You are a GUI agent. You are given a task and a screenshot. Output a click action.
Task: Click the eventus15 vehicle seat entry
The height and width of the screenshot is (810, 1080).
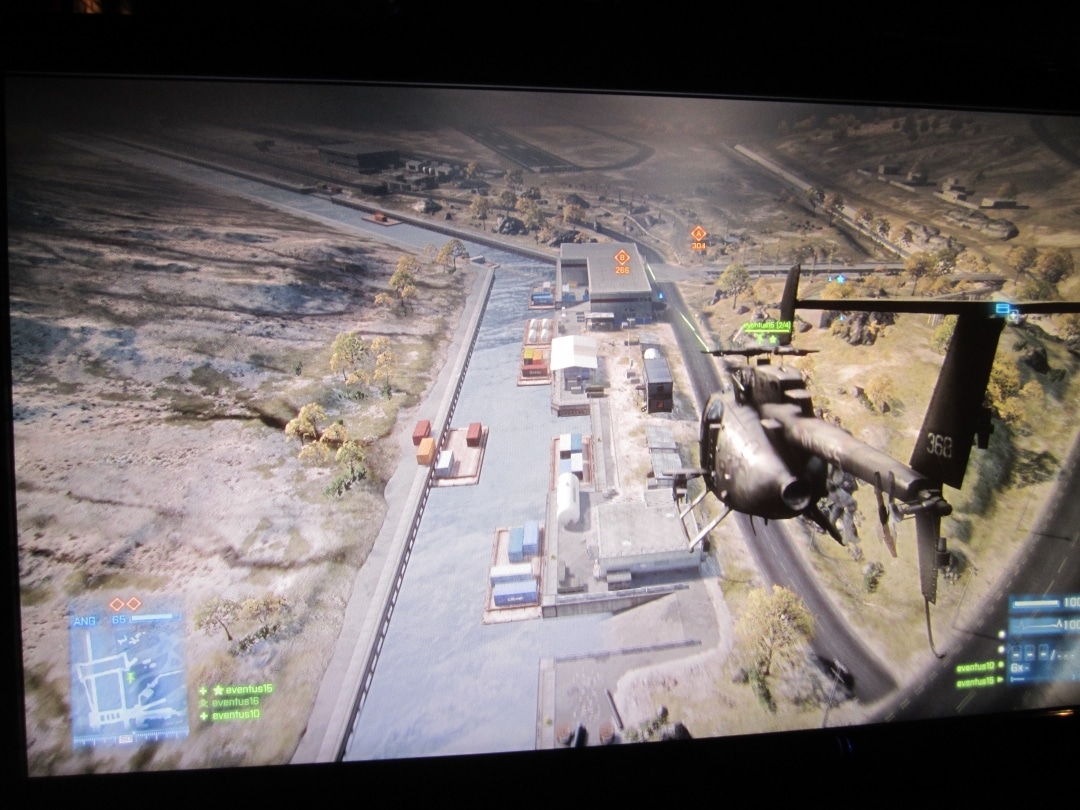click(975, 682)
